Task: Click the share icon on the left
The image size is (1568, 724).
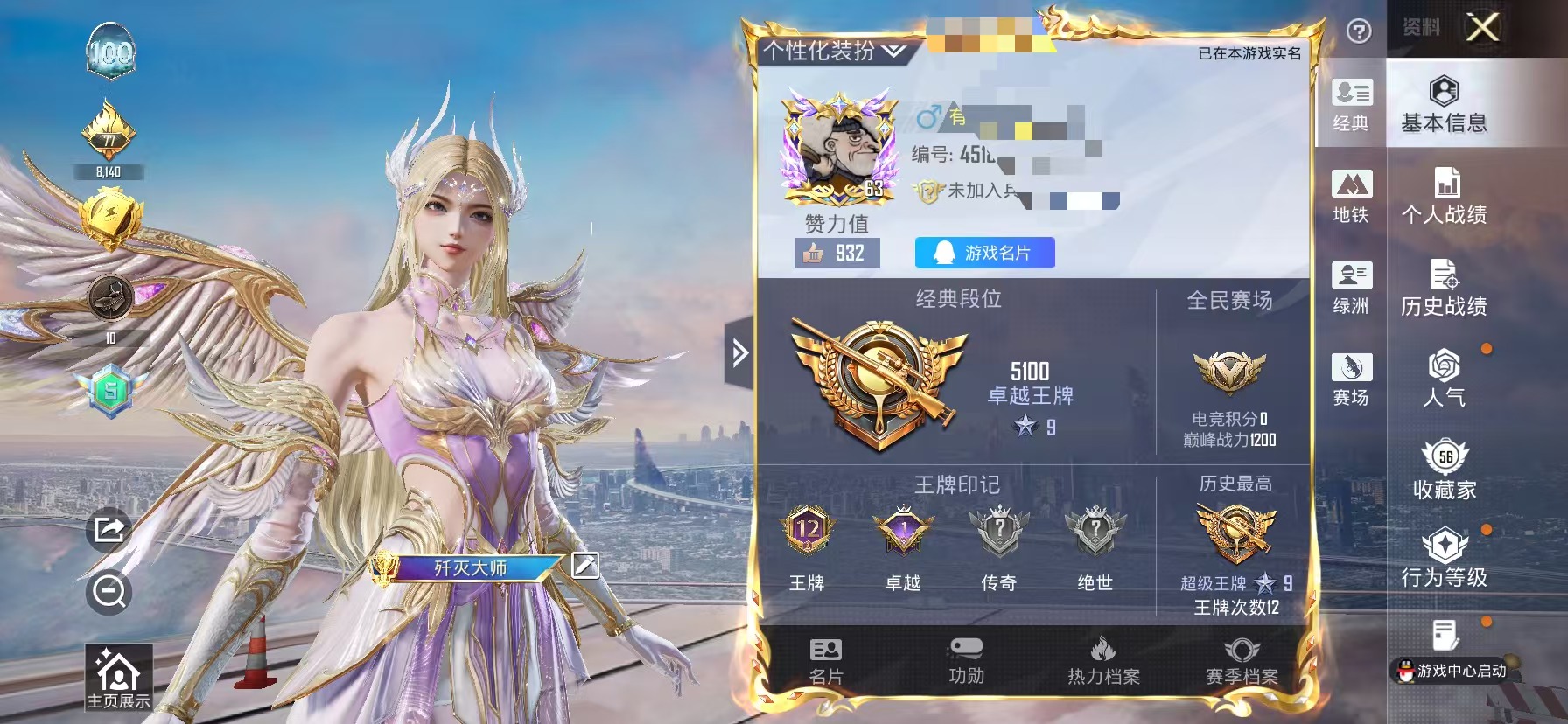Action: [108, 526]
